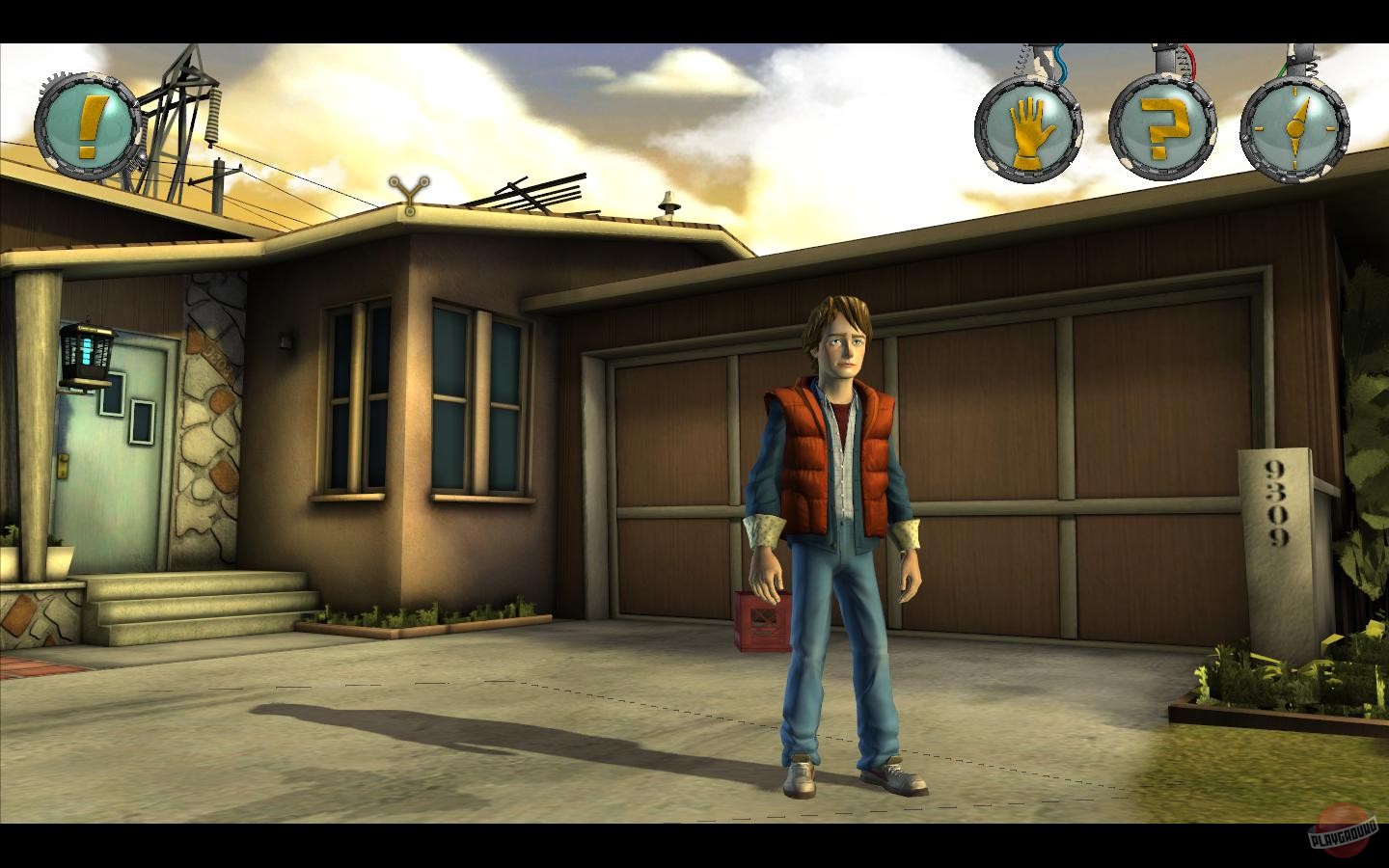This screenshot has width=1389, height=868.
Task: Click the dashed path line on the driveway
Action: point(579,690)
